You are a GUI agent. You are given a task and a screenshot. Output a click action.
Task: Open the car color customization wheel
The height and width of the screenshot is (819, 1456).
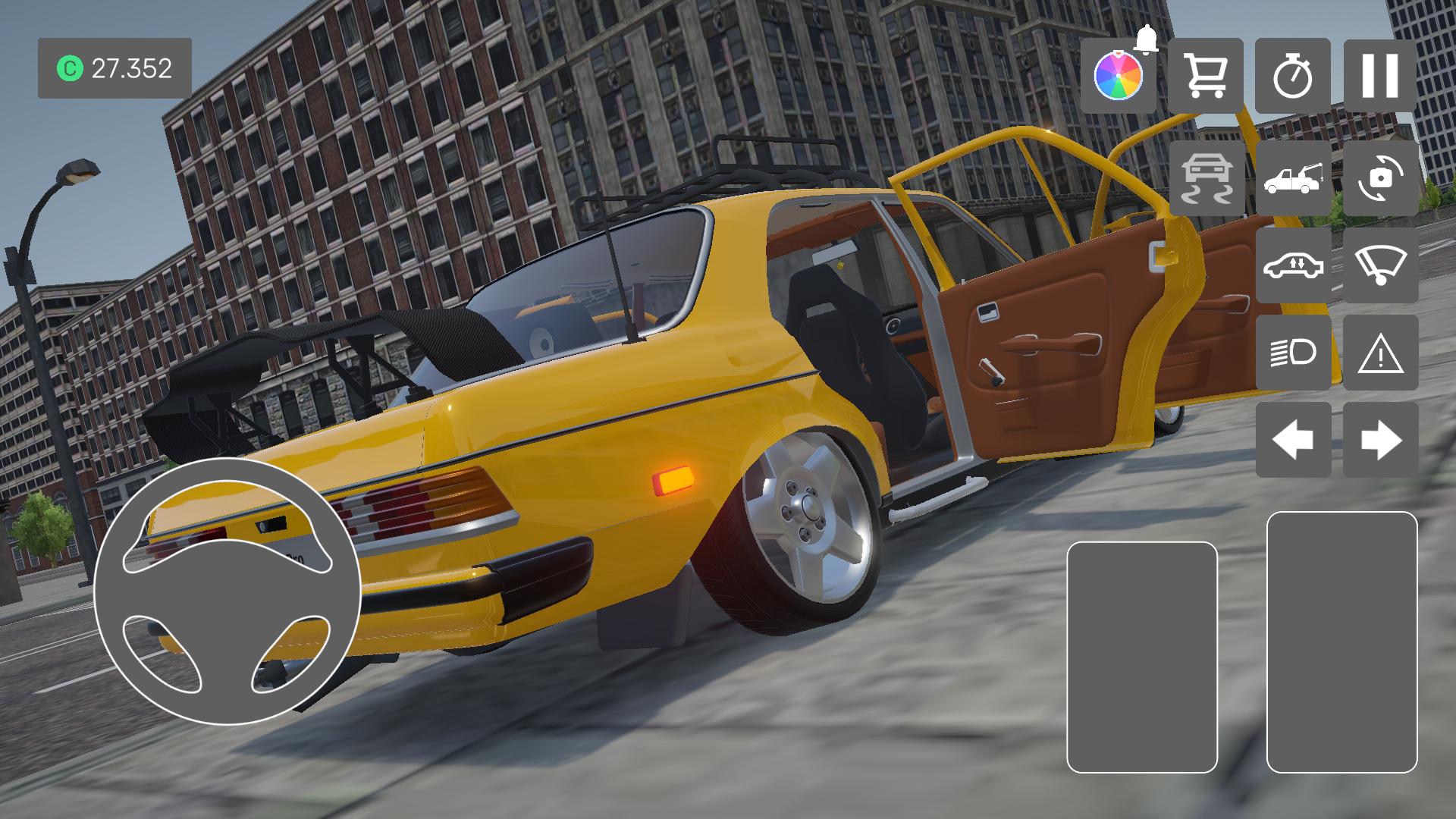1120,76
